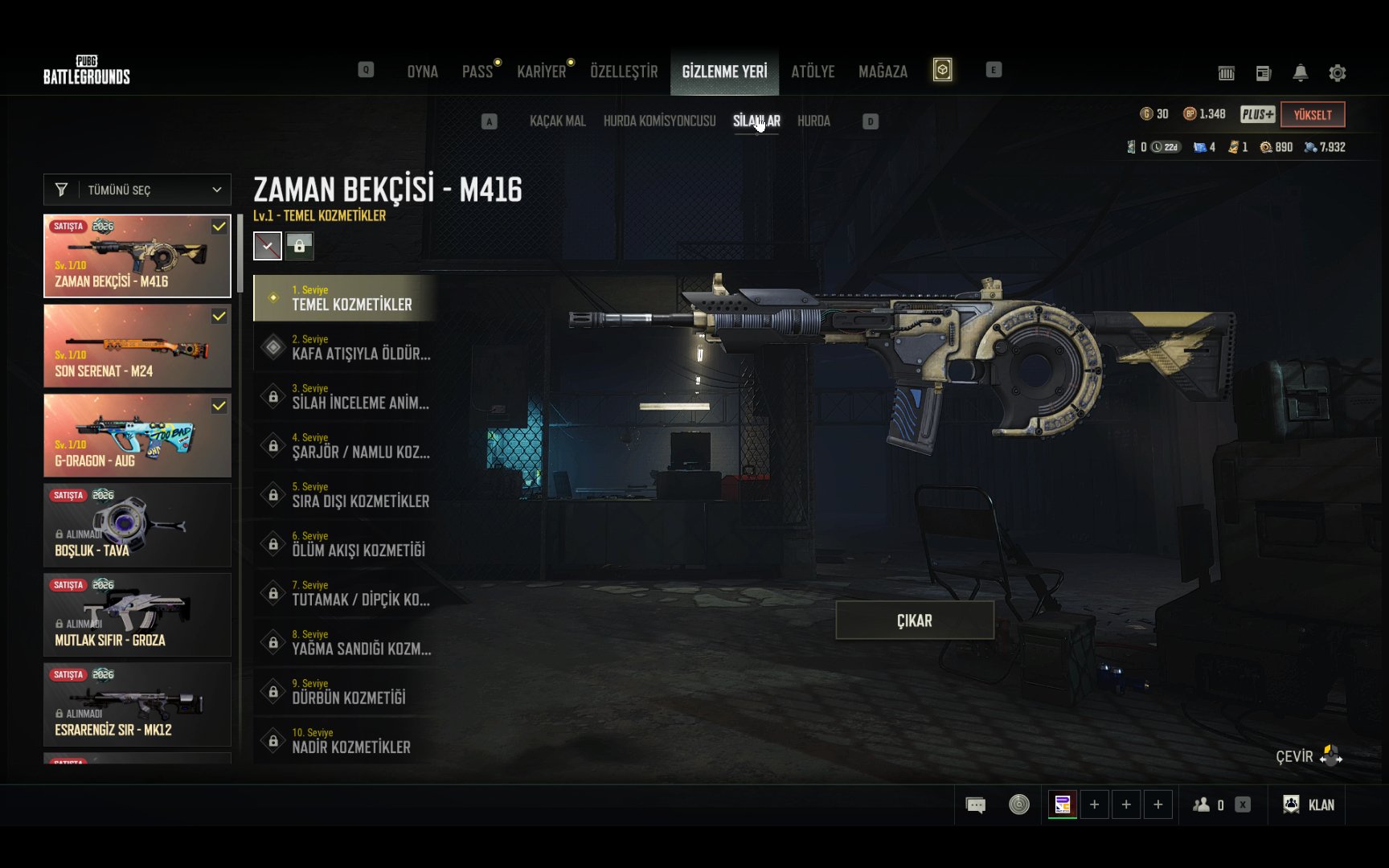Screen dimensions: 1389x868
Task: Pick the BOŞLUK - TAVA skin tile
Action: coord(137,526)
